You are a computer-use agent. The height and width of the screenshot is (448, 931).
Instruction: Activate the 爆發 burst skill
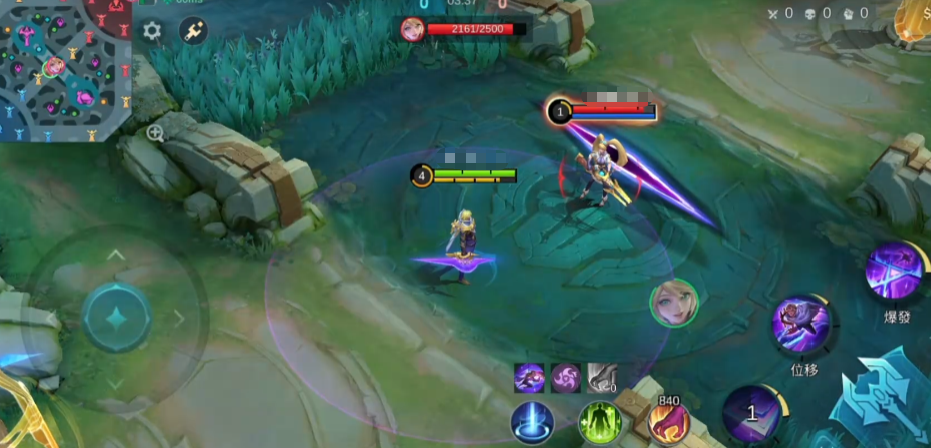(895, 273)
